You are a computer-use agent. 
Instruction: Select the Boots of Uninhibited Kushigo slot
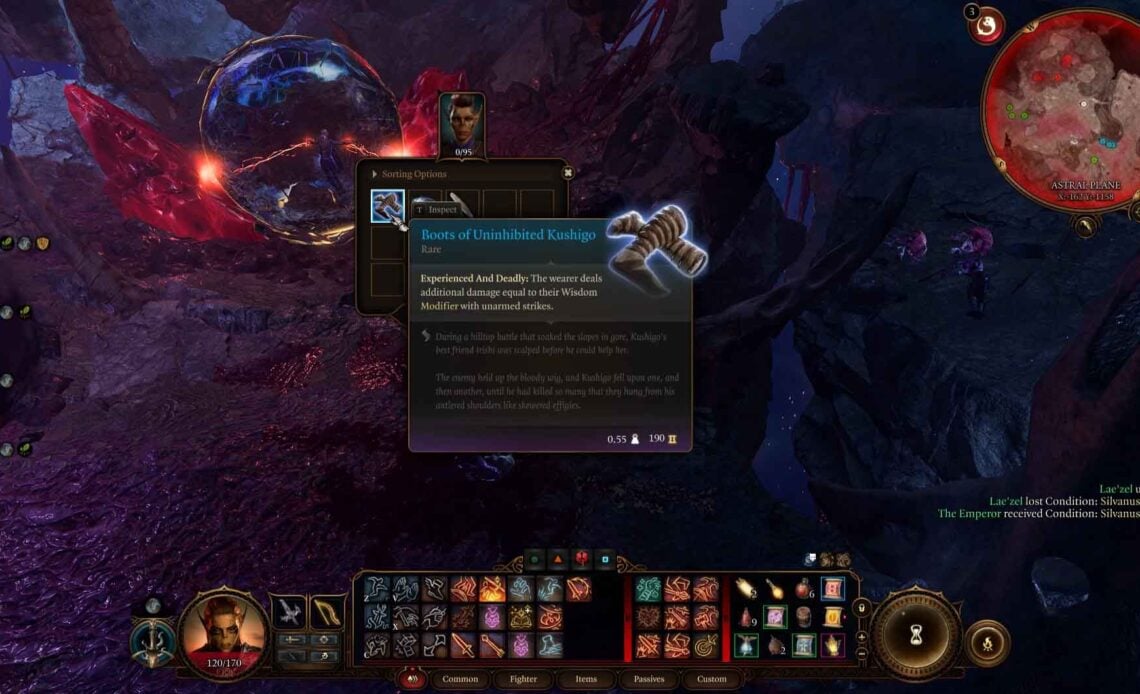[388, 206]
